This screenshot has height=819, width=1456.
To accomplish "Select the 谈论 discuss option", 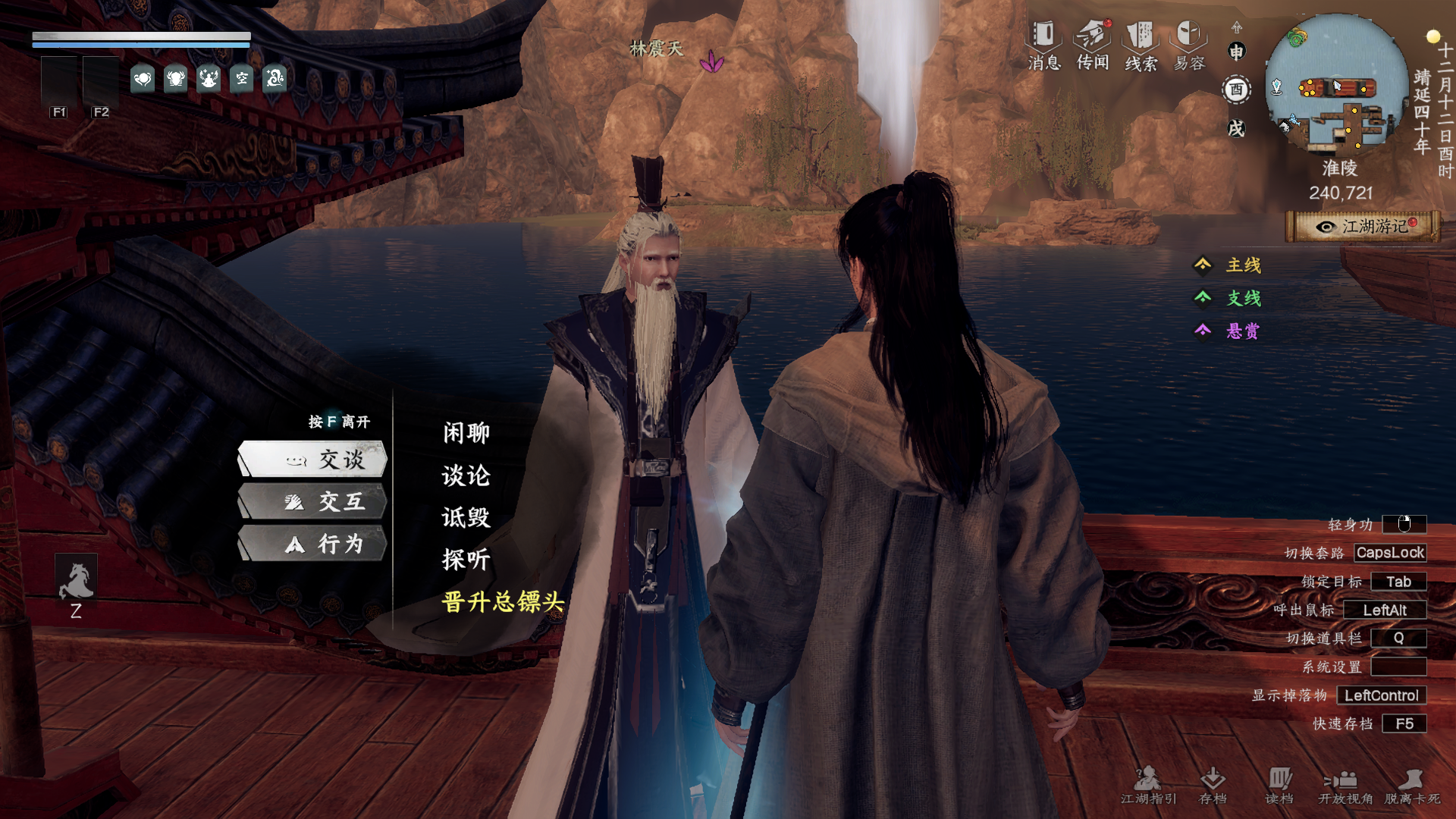I will (466, 475).
